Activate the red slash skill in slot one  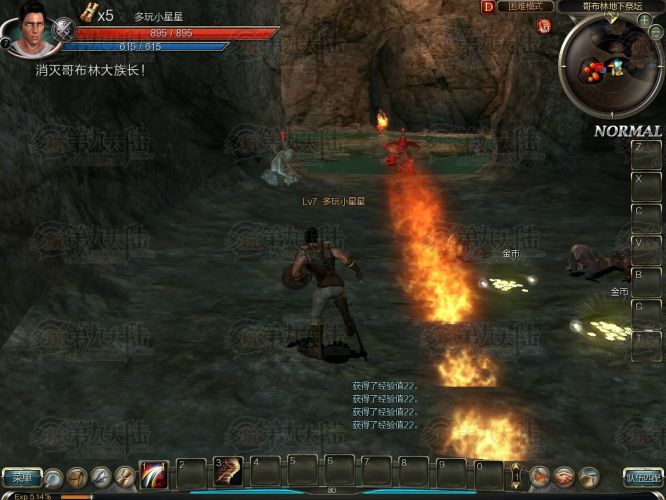pos(154,474)
